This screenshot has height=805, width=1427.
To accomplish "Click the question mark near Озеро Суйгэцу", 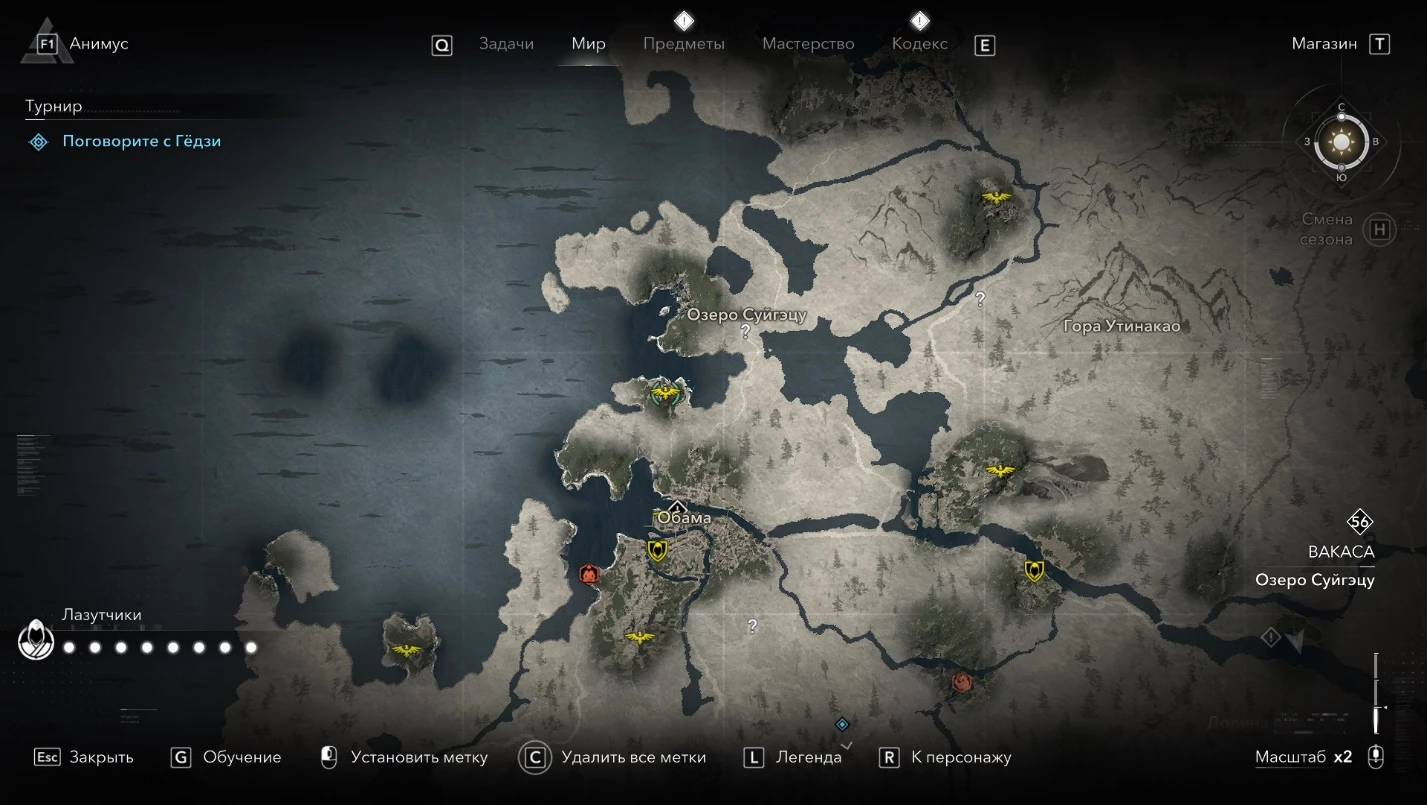I will click(745, 332).
